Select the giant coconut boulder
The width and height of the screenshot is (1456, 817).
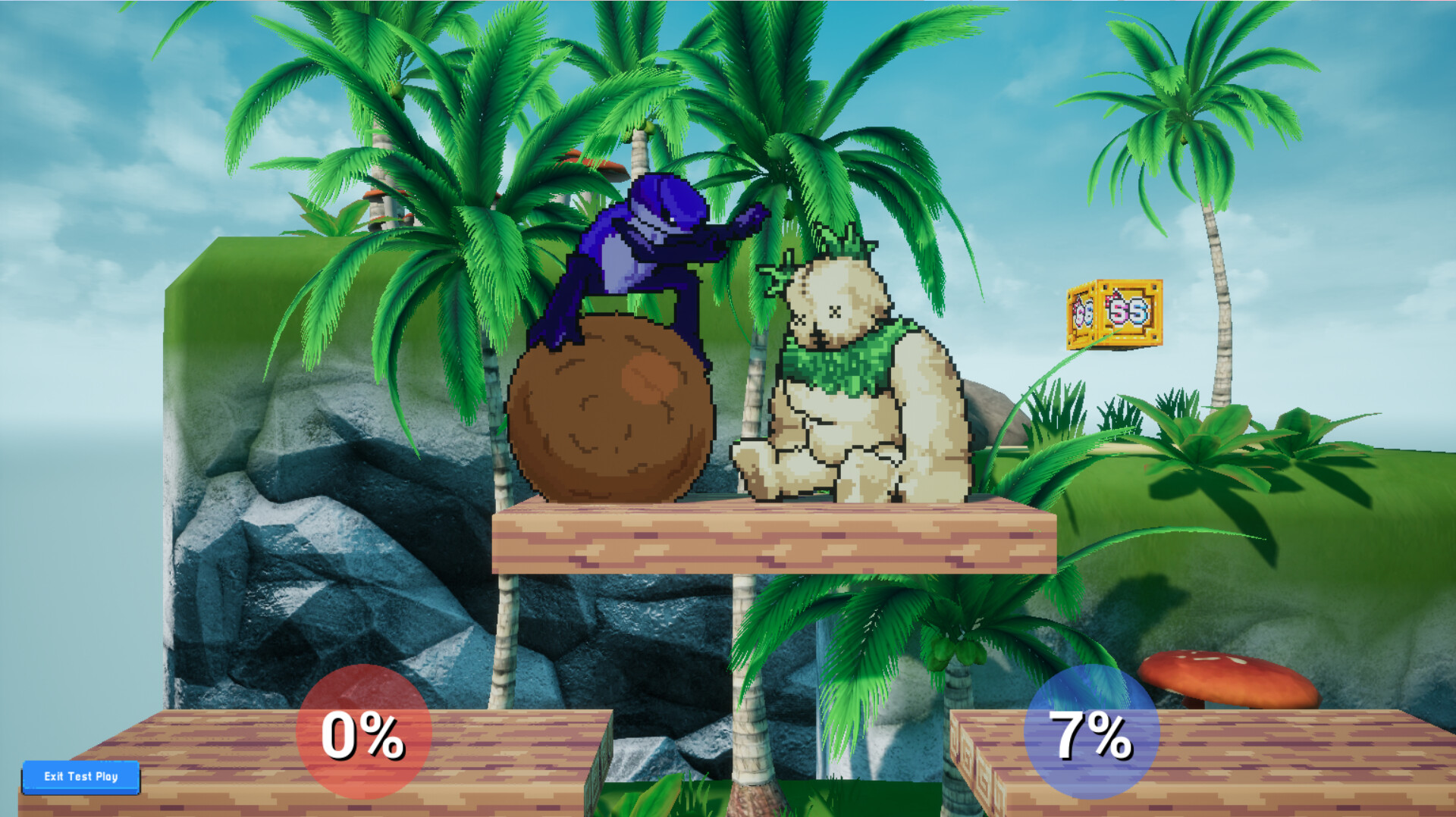[614, 417]
